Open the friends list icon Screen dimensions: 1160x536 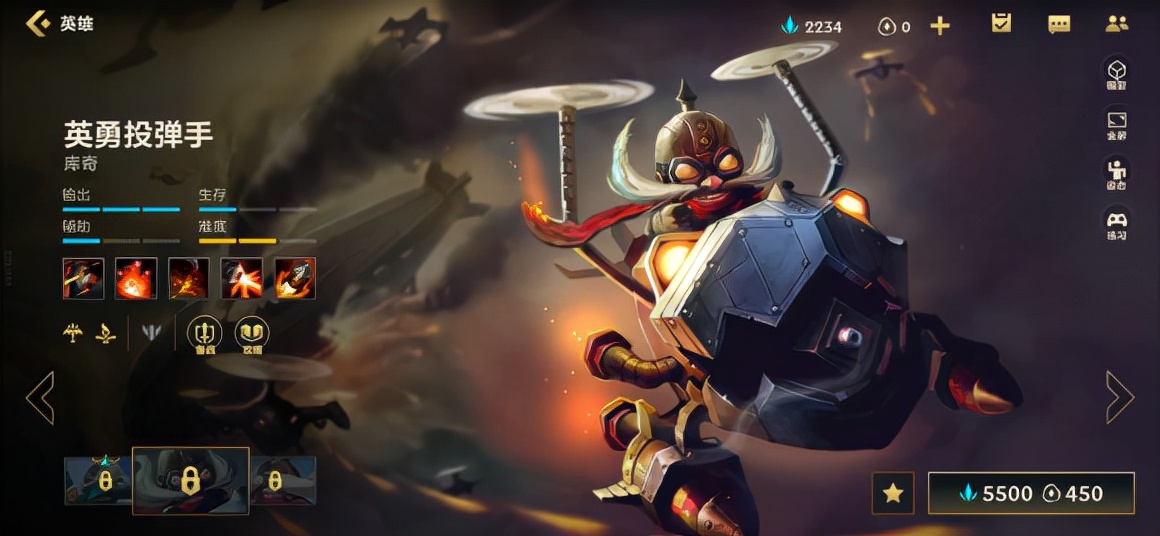click(1117, 24)
